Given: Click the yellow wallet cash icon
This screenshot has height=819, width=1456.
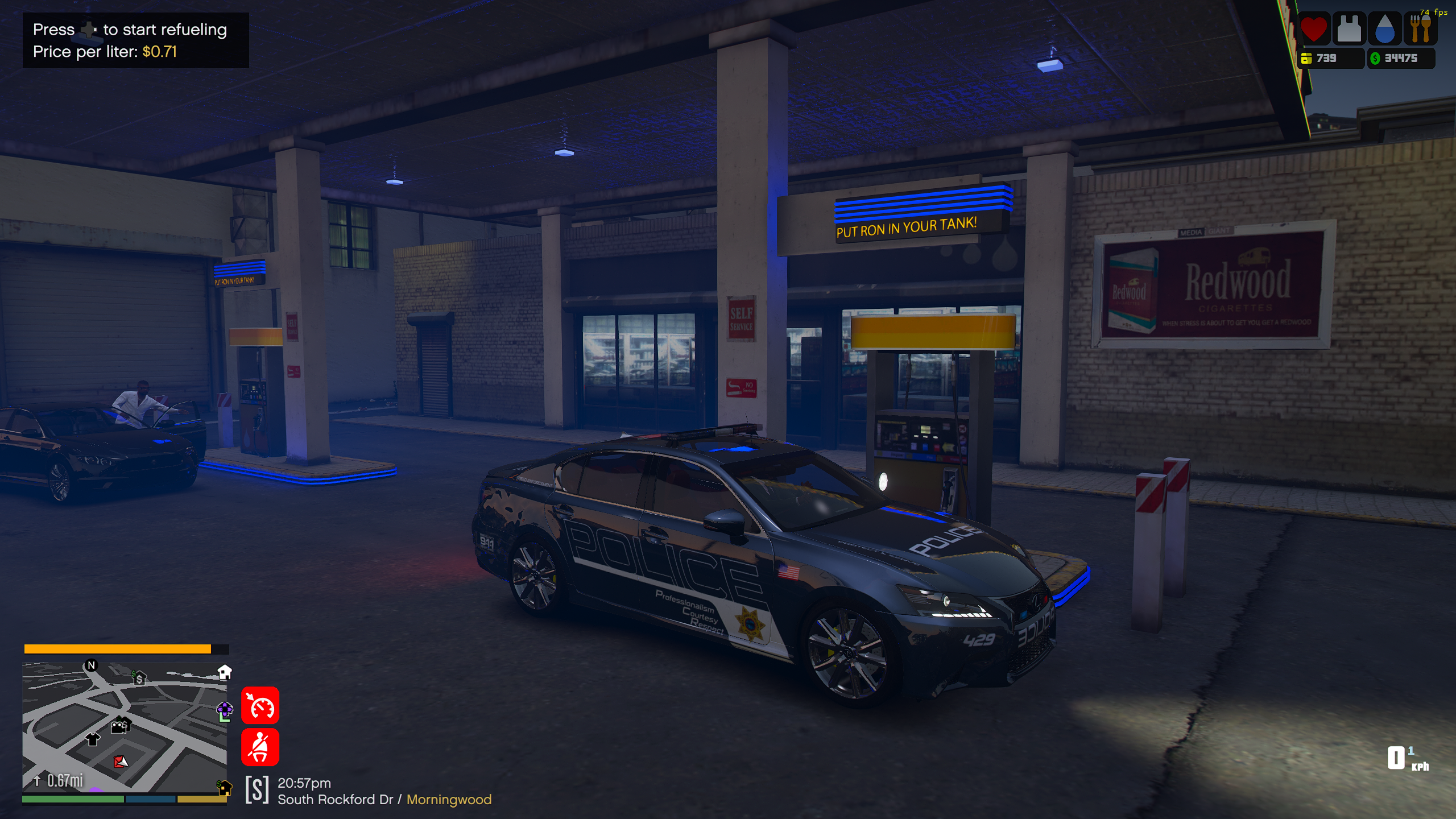Looking at the screenshot, I should (x=1306, y=58).
